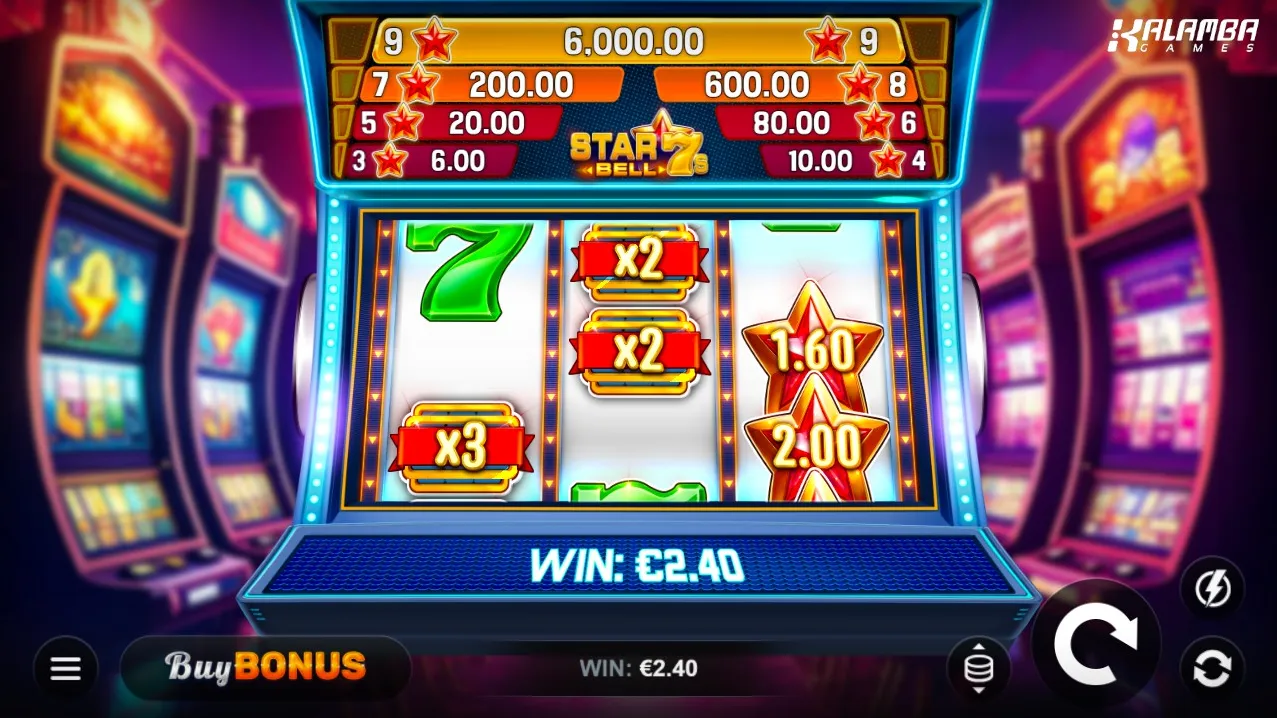Open the coin stack bet selector
Screen dimensions: 1277x718
click(978, 667)
